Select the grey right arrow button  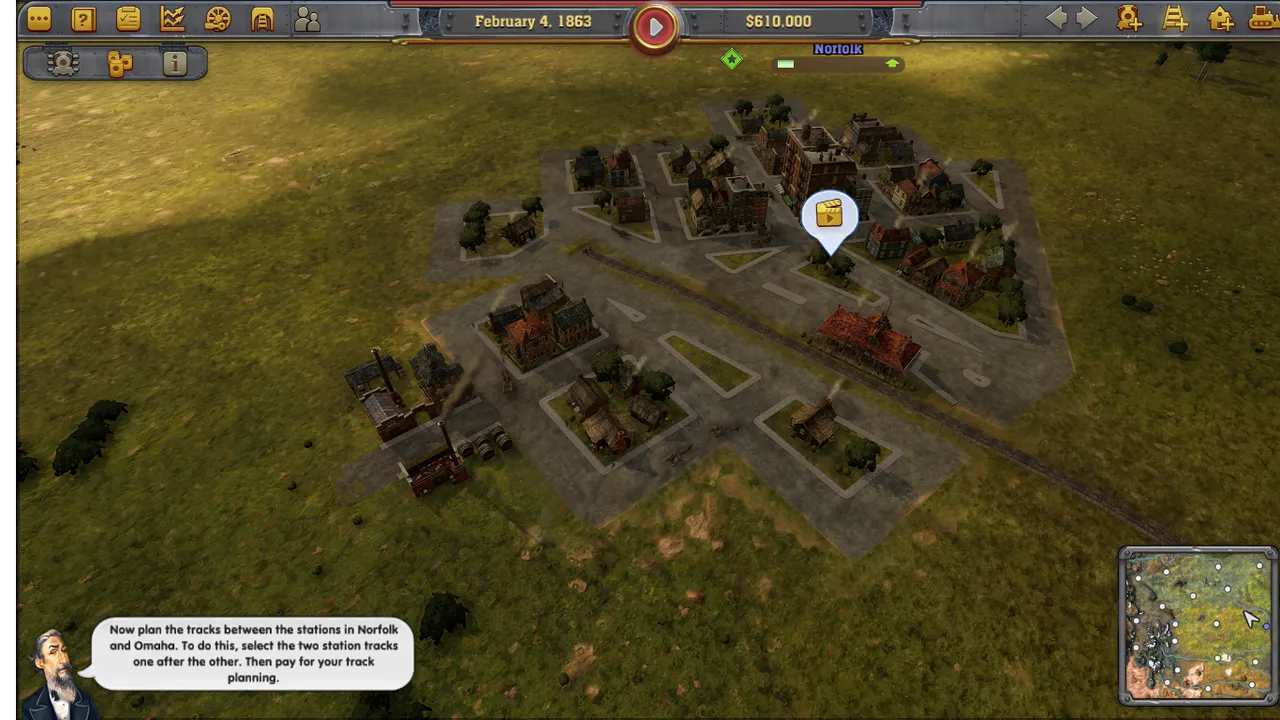tap(1087, 19)
